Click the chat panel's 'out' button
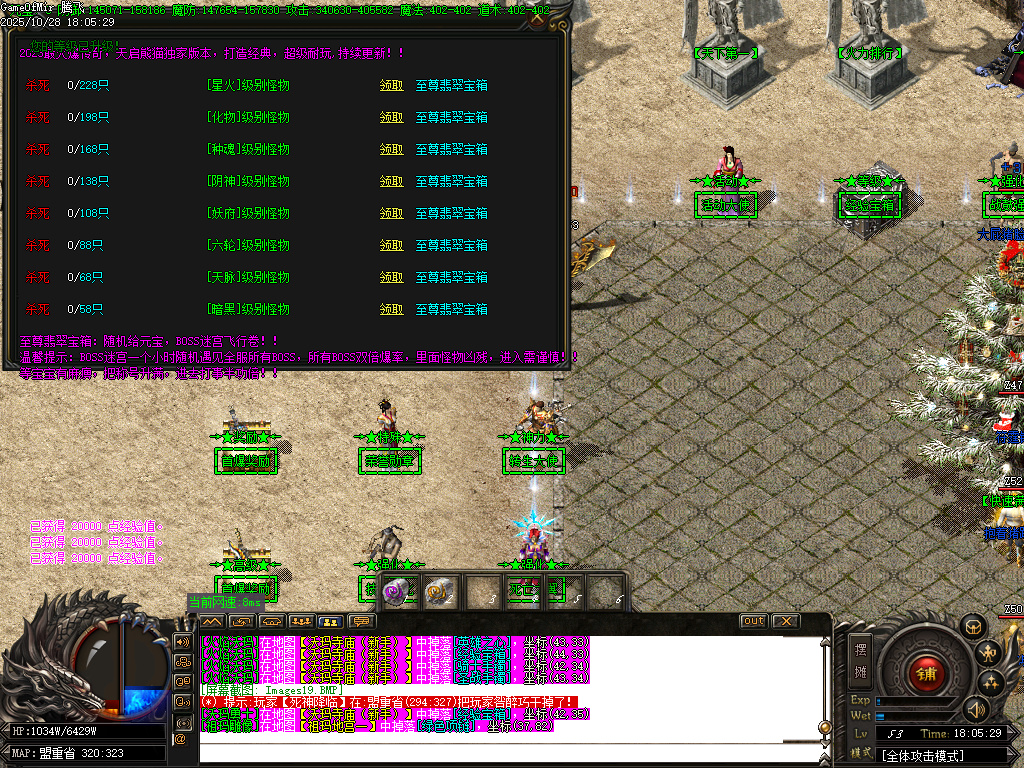The height and width of the screenshot is (768, 1024). pyautogui.click(x=754, y=621)
